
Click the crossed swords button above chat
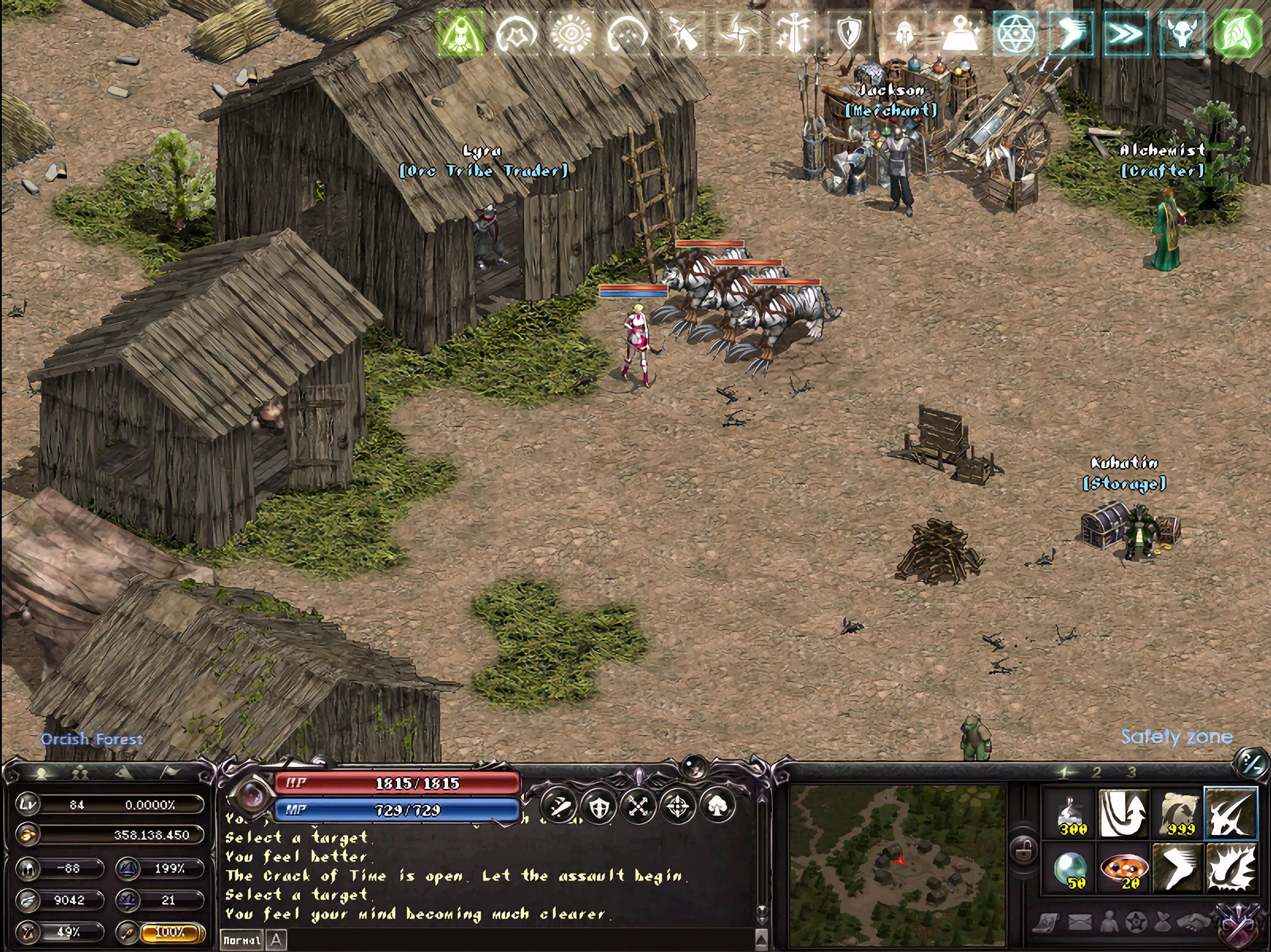(638, 806)
